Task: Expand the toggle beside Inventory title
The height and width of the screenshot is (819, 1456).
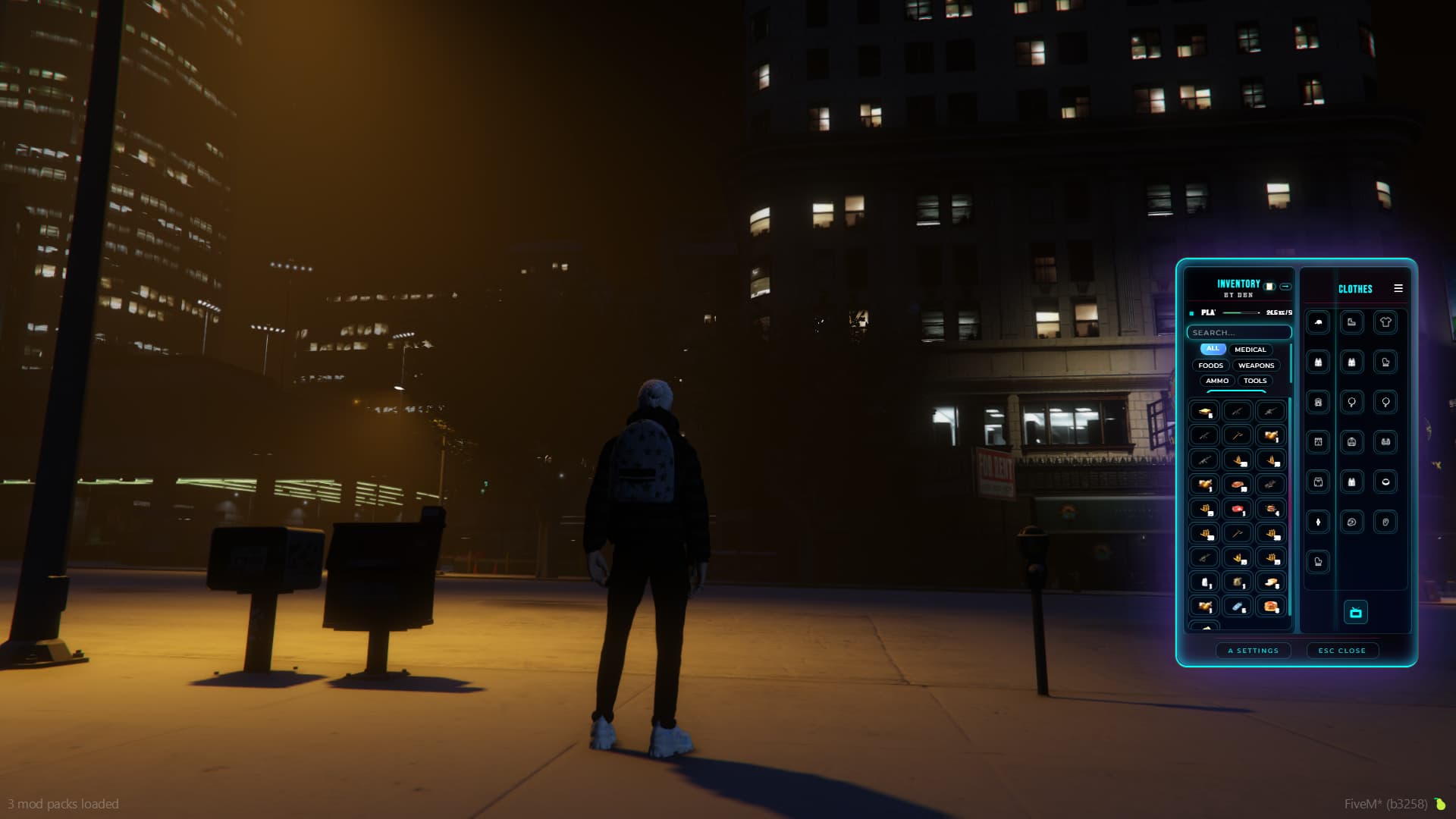Action: tap(1285, 287)
